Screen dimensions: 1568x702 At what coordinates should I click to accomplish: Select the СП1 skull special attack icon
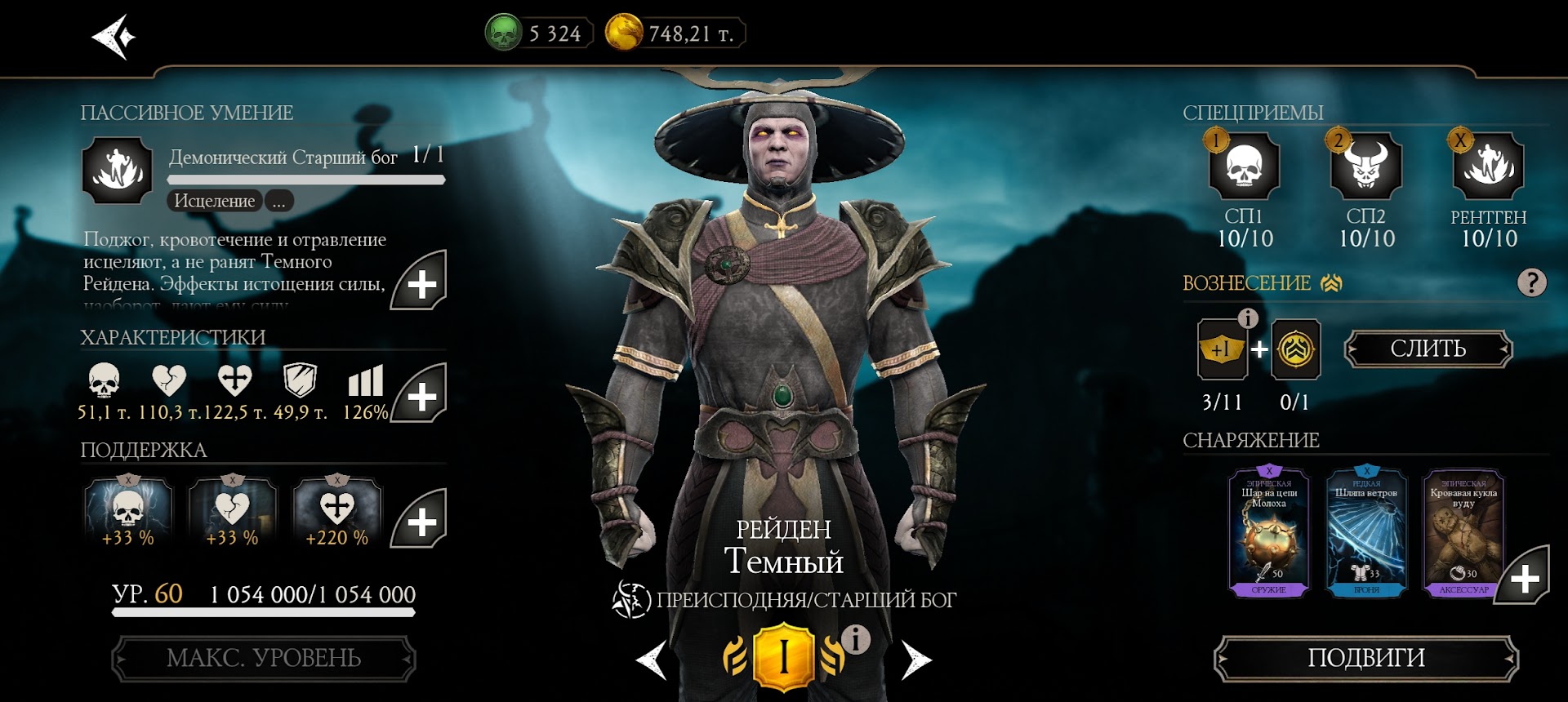point(1244,167)
